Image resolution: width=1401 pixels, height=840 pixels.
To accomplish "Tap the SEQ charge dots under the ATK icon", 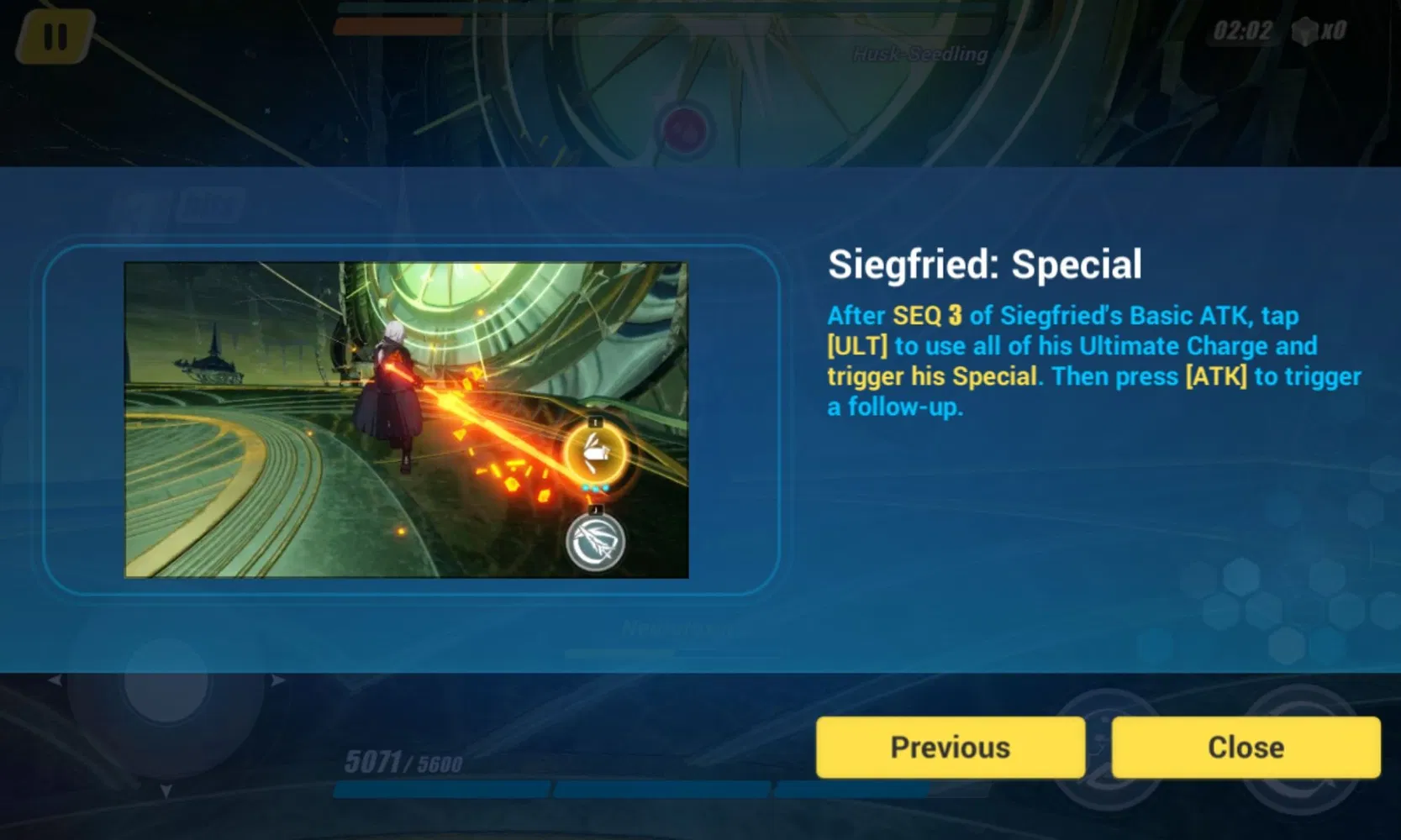I will click(x=594, y=487).
